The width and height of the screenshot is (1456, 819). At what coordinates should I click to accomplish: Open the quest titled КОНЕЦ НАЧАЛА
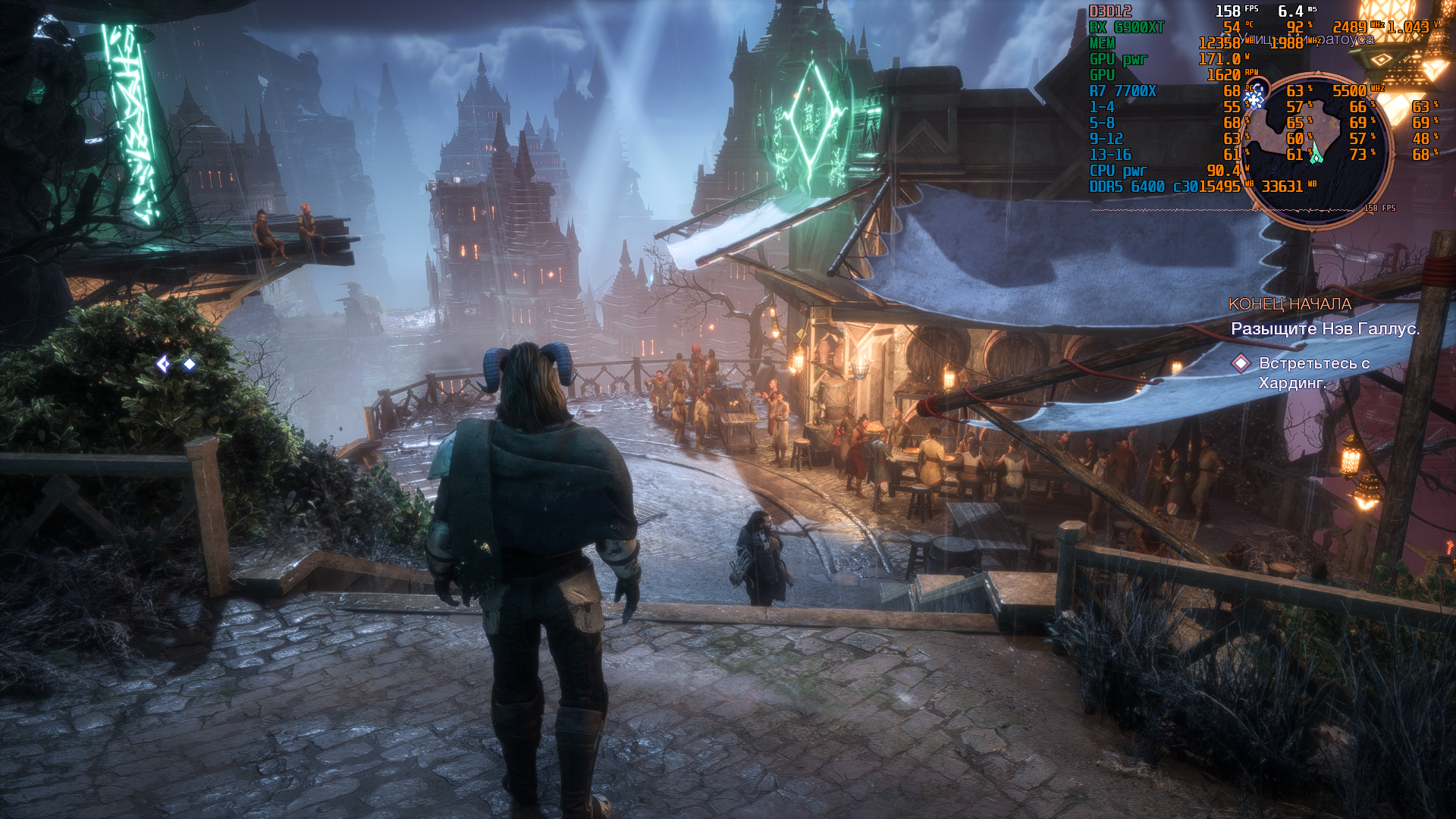pos(1289,304)
